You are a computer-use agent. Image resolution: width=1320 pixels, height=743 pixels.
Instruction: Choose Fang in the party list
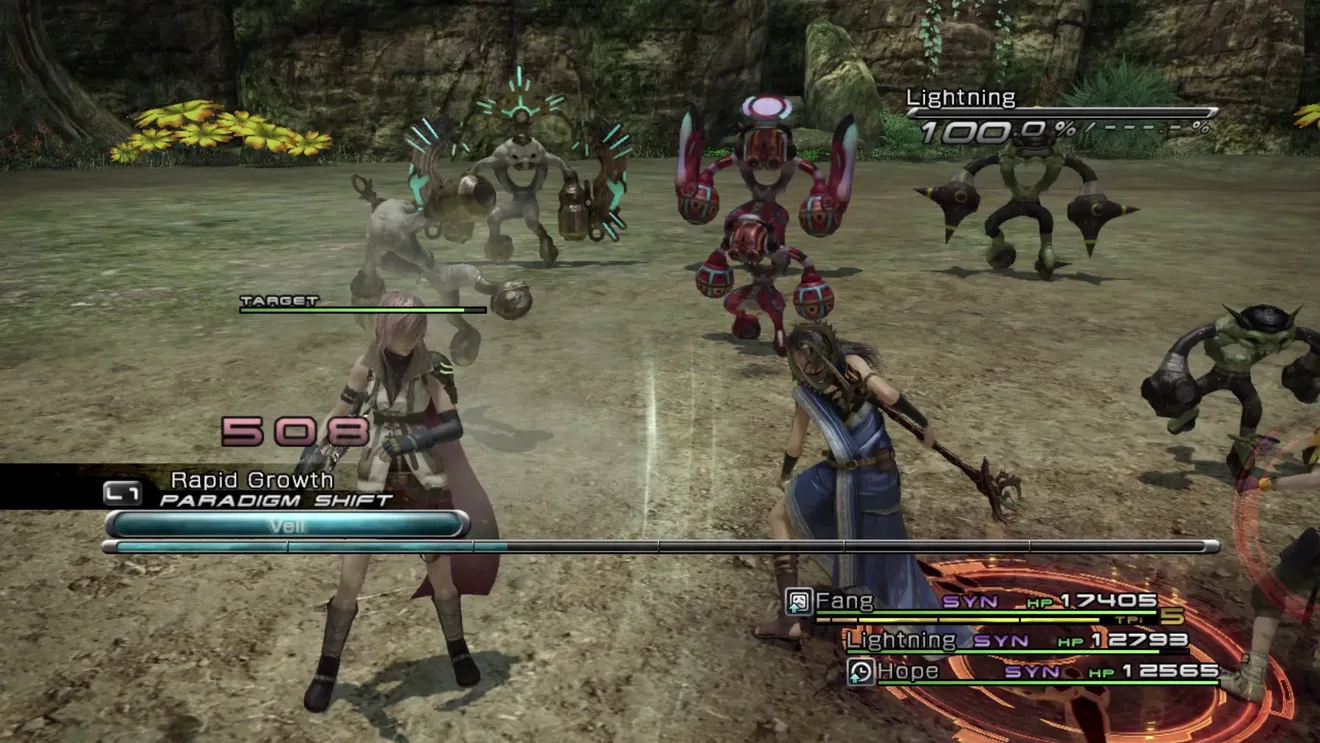844,601
